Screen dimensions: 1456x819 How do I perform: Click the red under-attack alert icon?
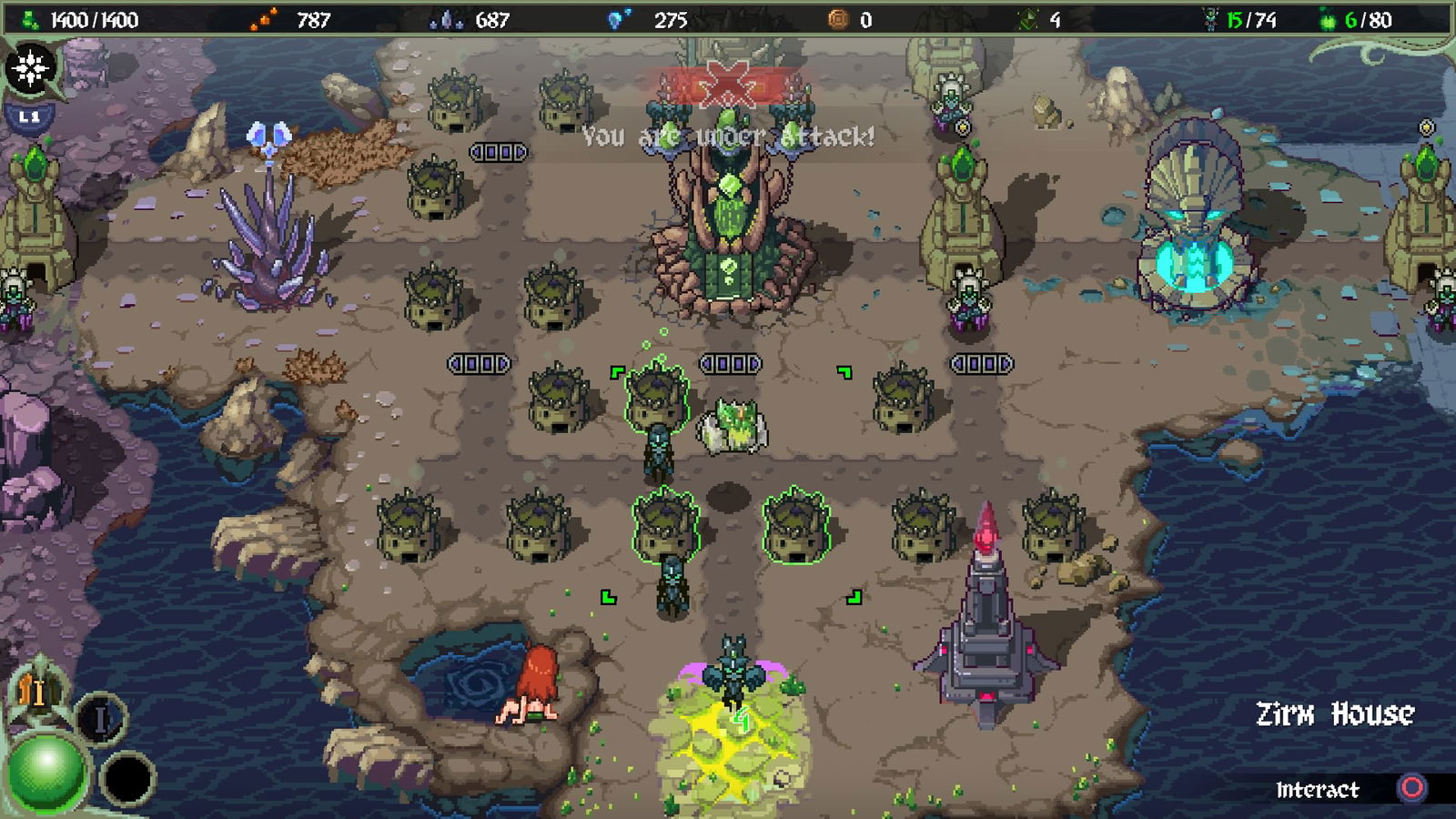click(731, 85)
